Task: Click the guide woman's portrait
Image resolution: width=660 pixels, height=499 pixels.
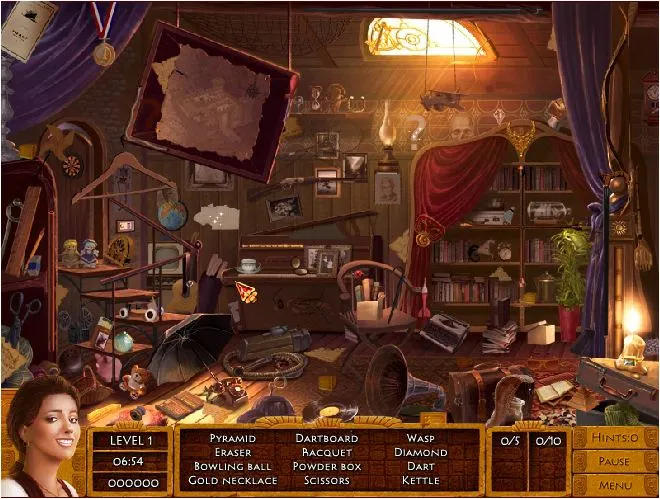Action: coord(42,440)
